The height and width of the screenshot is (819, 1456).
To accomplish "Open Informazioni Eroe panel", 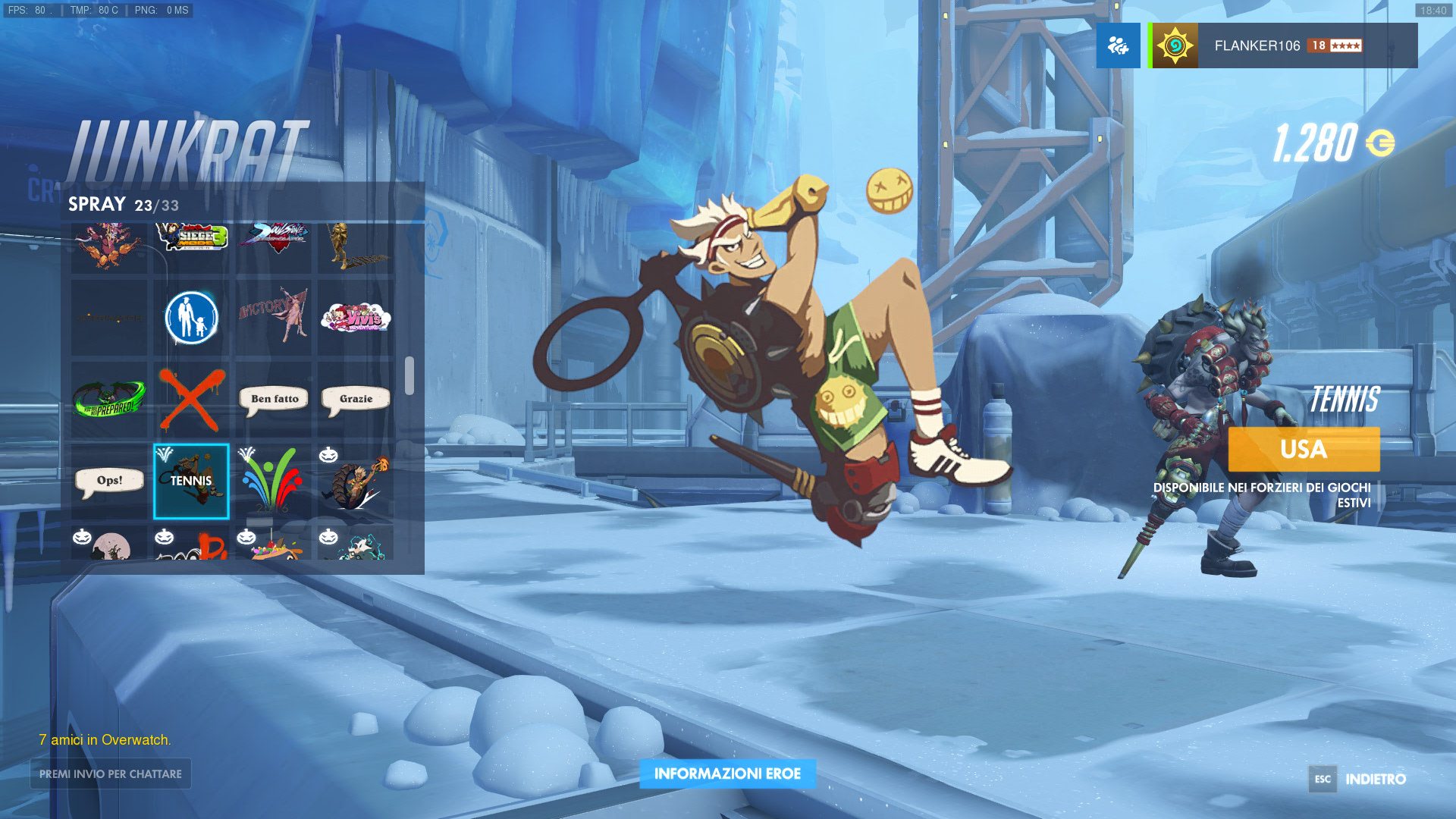I will [727, 773].
